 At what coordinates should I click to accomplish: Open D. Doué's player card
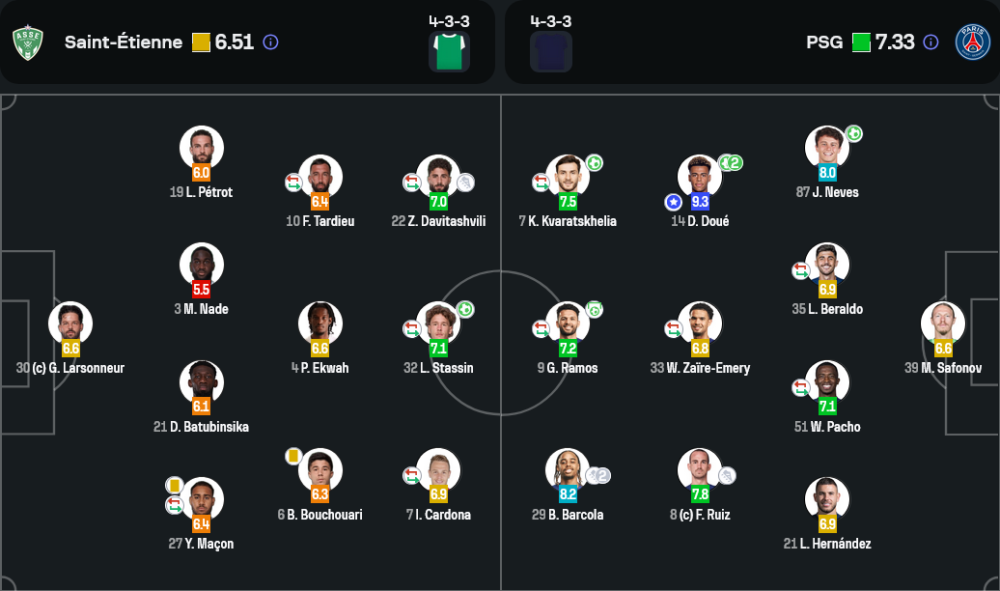point(700,177)
